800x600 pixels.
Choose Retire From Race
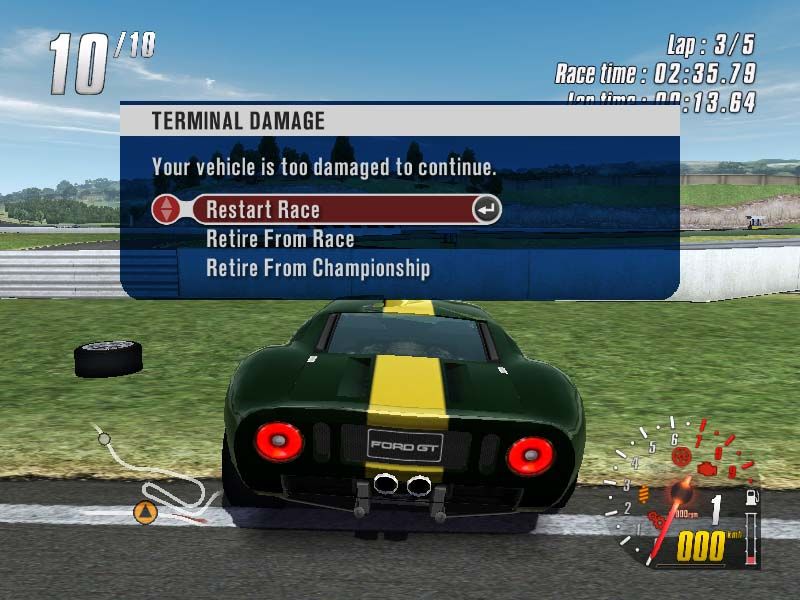pos(280,239)
